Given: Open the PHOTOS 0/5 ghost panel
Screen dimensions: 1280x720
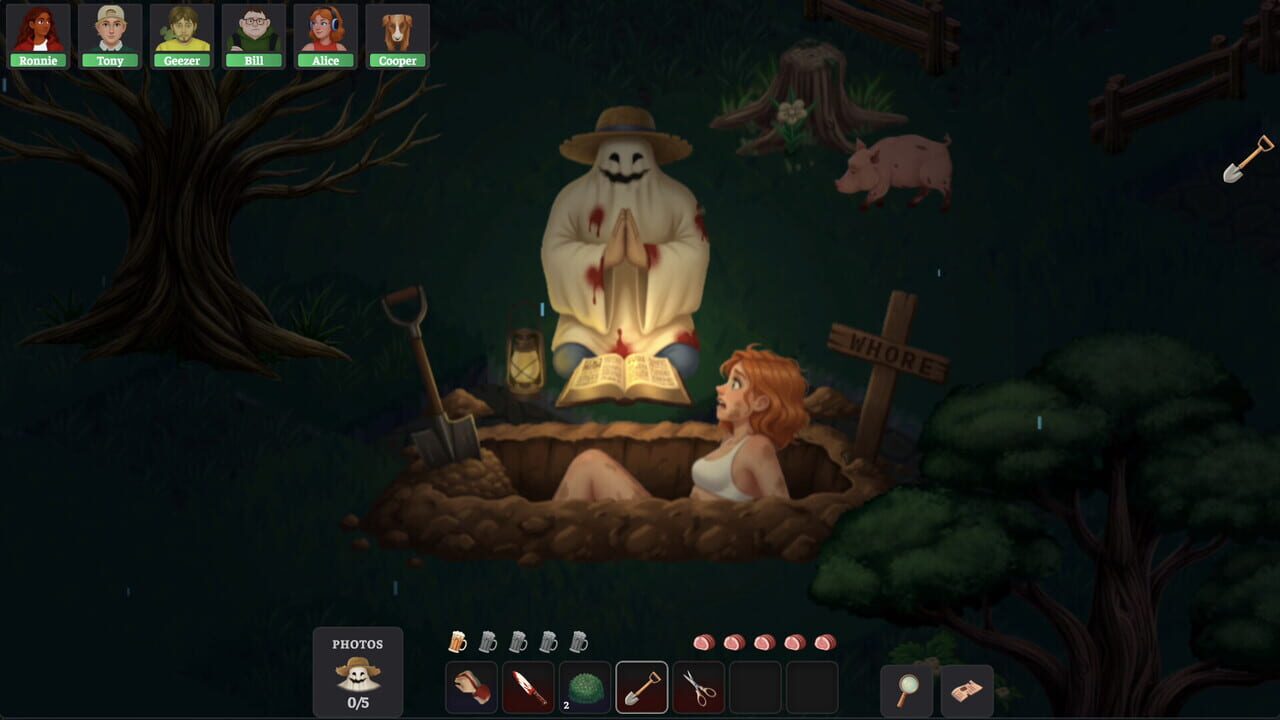Looking at the screenshot, I should [358, 672].
